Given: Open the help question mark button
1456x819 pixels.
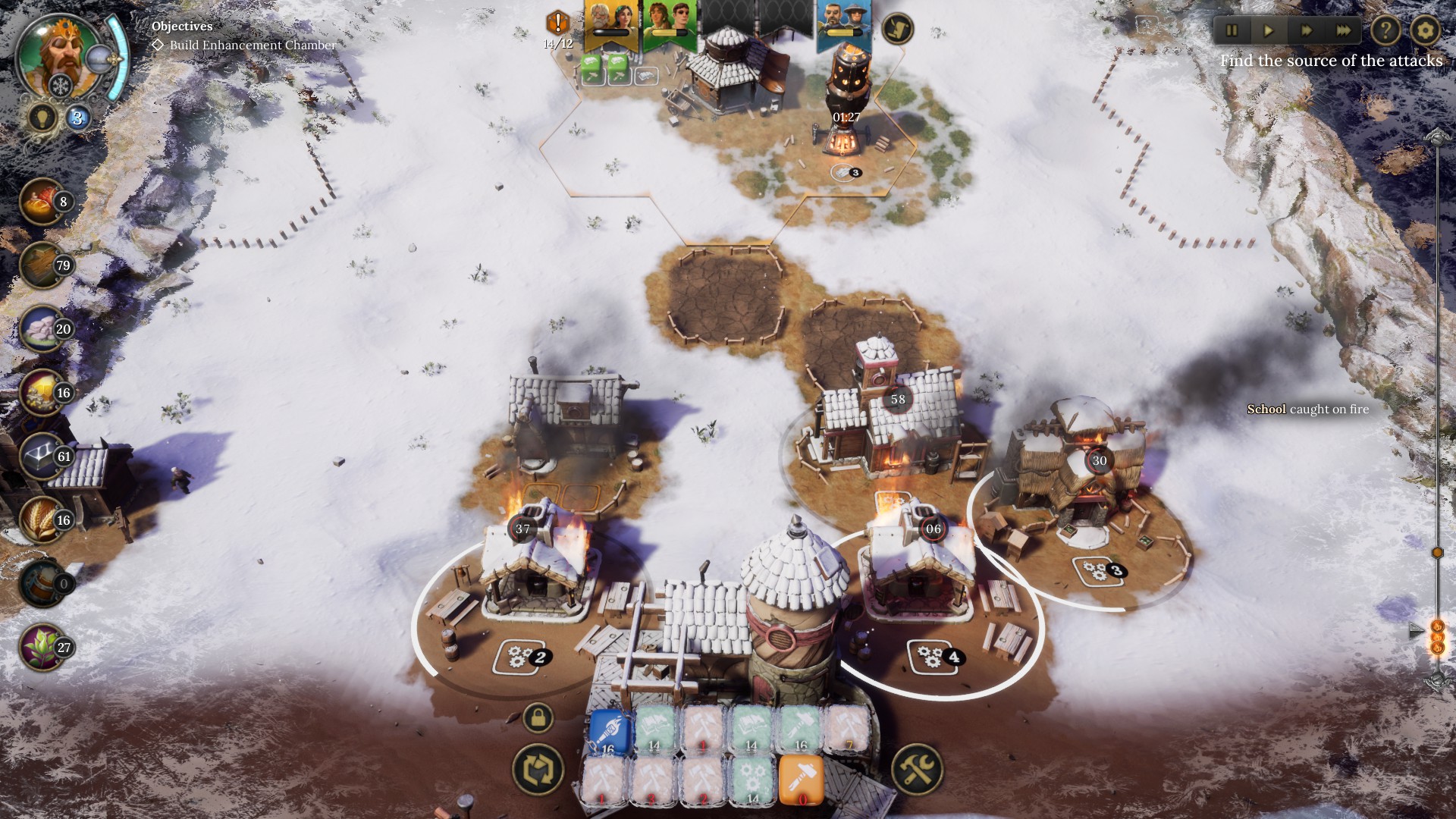Looking at the screenshot, I should pyautogui.click(x=1386, y=31).
